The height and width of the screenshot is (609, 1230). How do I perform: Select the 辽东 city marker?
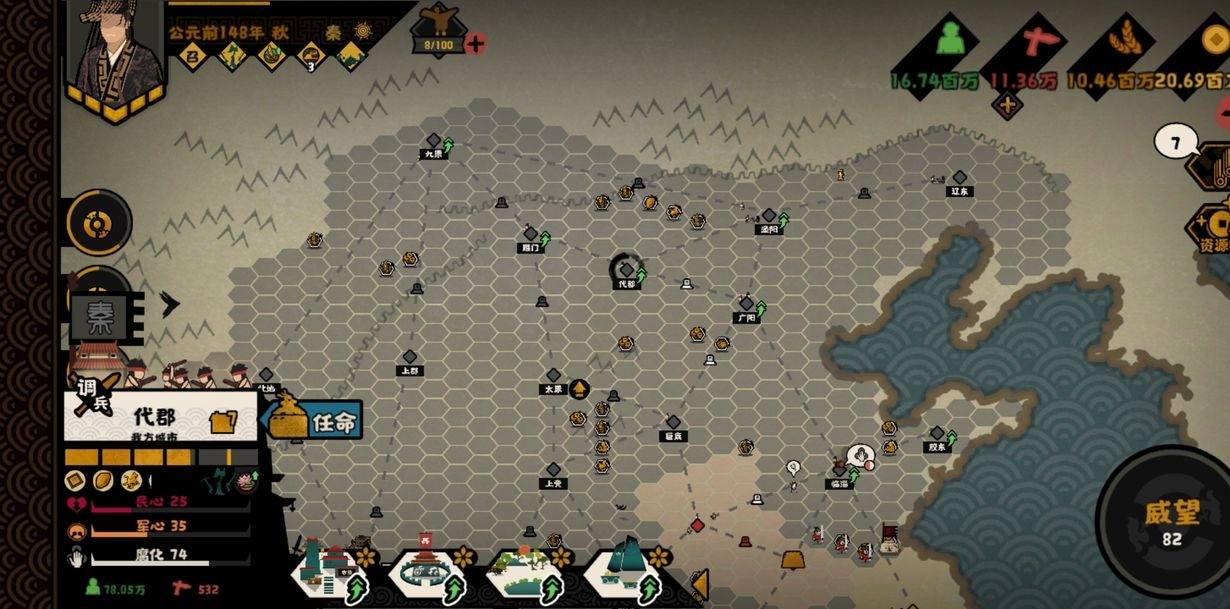(959, 180)
